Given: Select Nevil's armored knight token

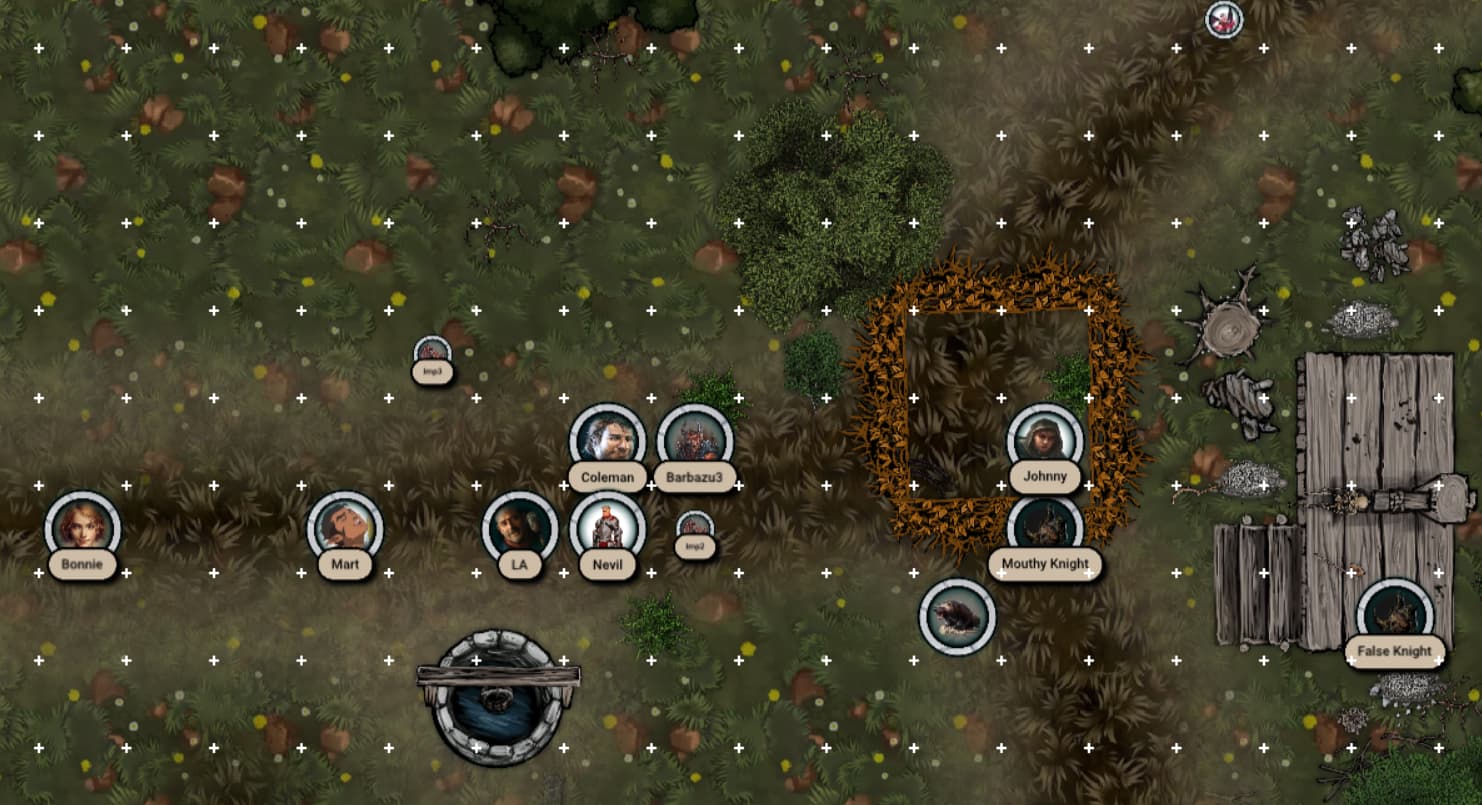Looking at the screenshot, I should tap(607, 528).
